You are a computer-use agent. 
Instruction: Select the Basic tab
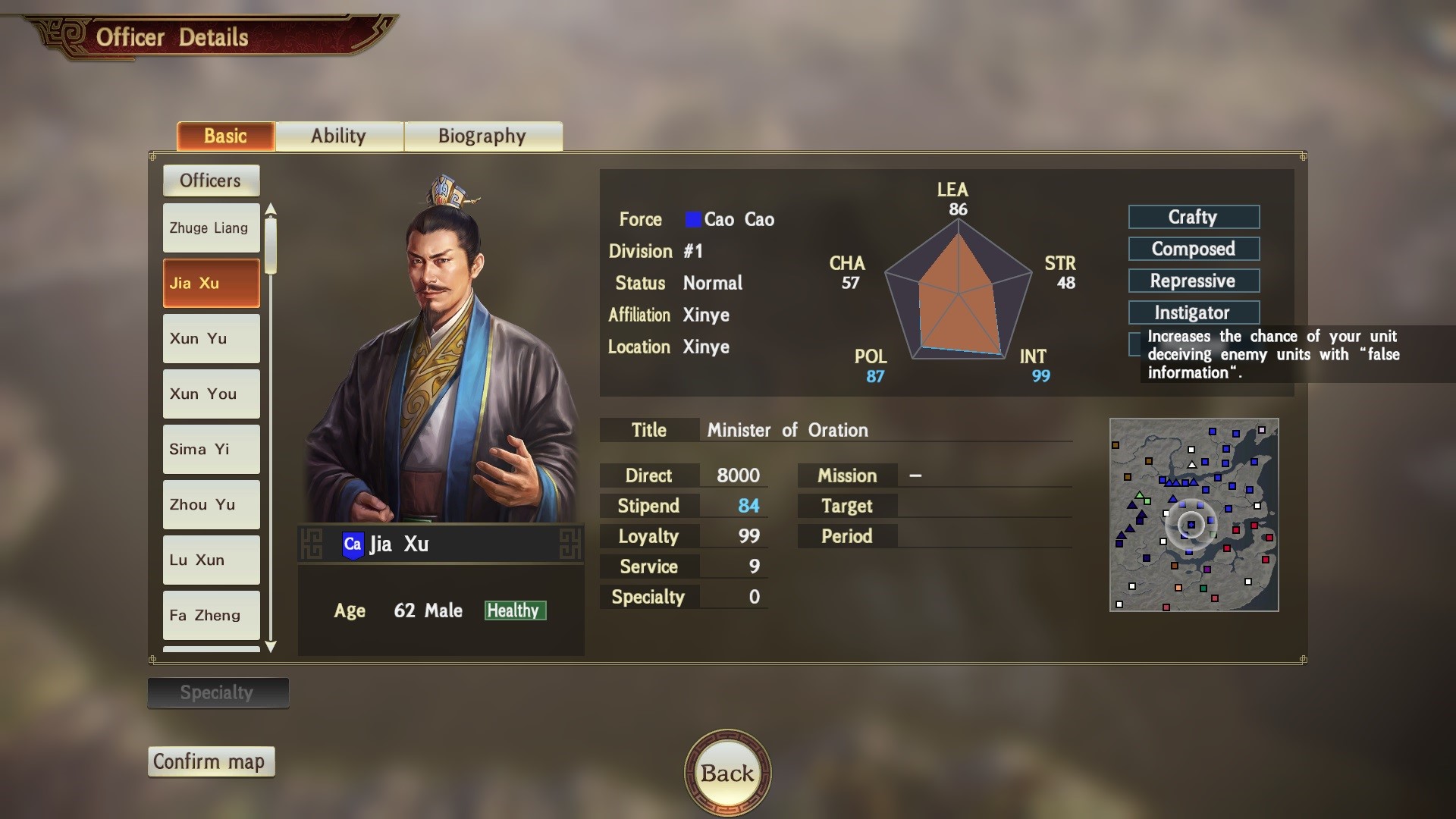[x=225, y=136]
